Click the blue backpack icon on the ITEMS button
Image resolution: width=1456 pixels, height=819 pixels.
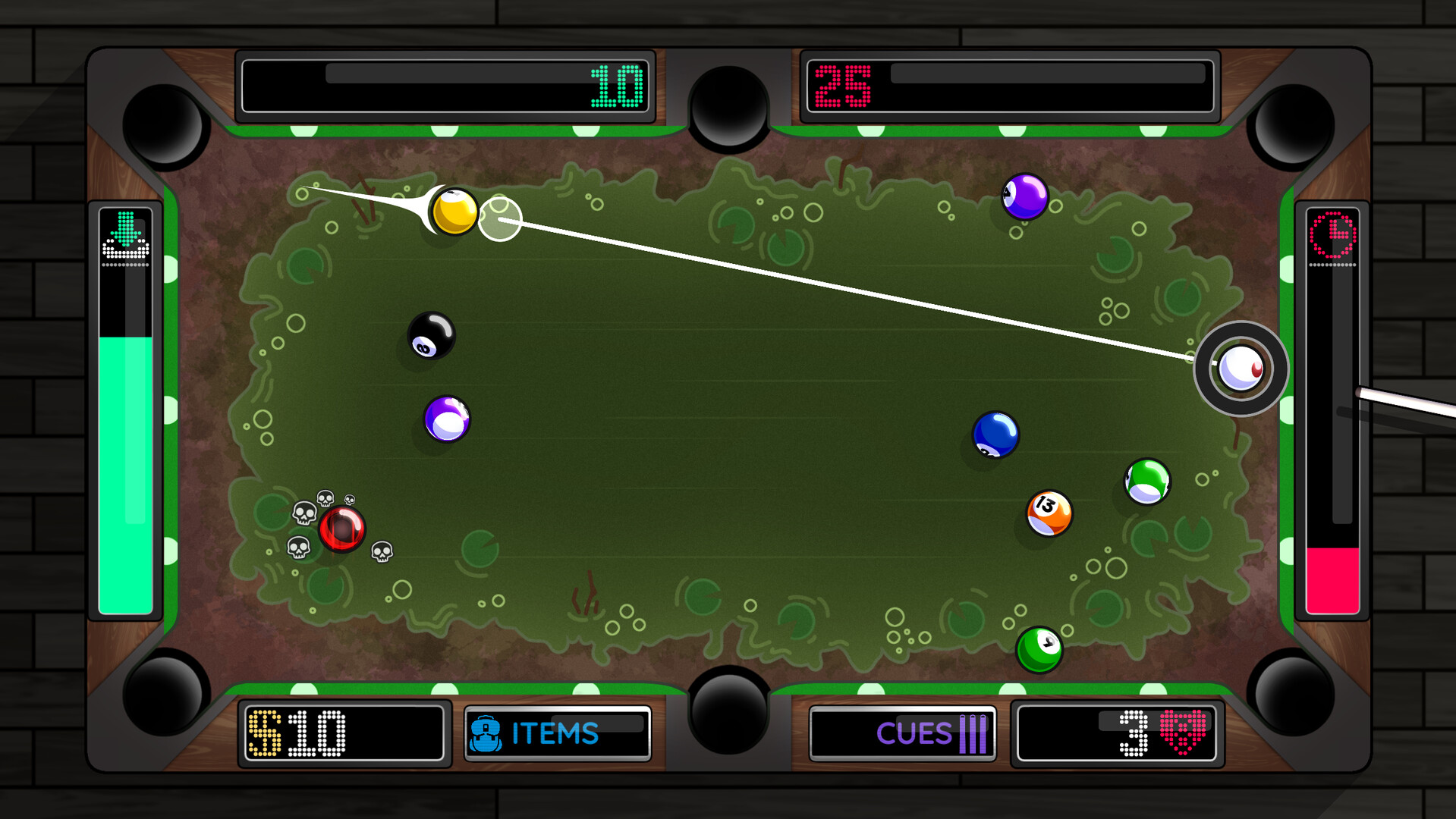pyautogui.click(x=486, y=733)
